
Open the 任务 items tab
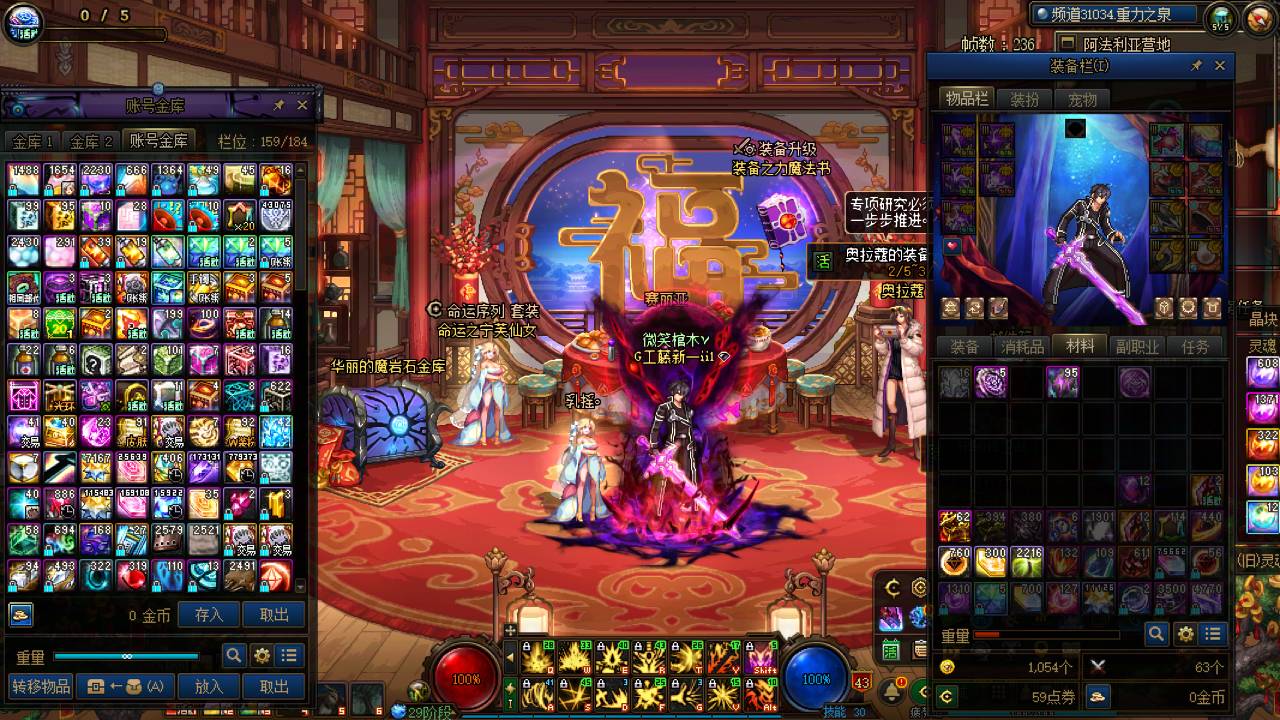pyautogui.click(x=1196, y=347)
